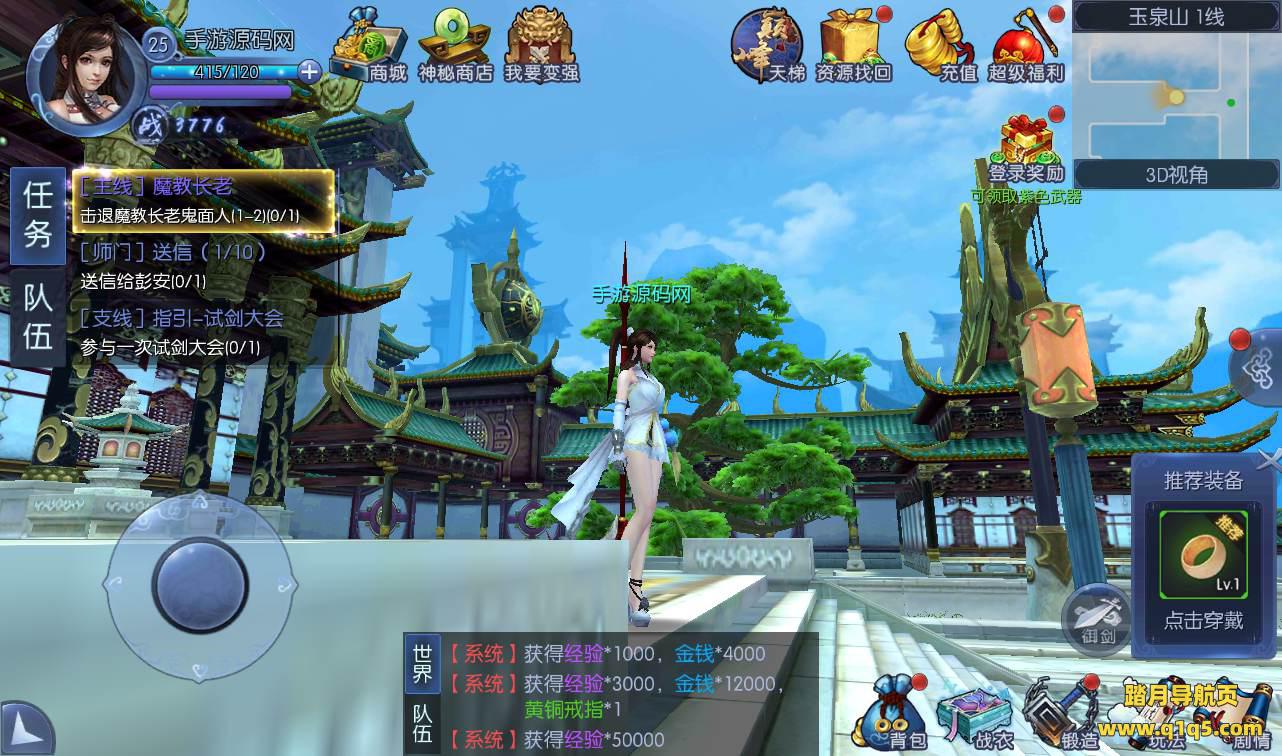1282x756 pixels.
Task: Switch chat to the 世界 world channel
Action: tap(422, 661)
